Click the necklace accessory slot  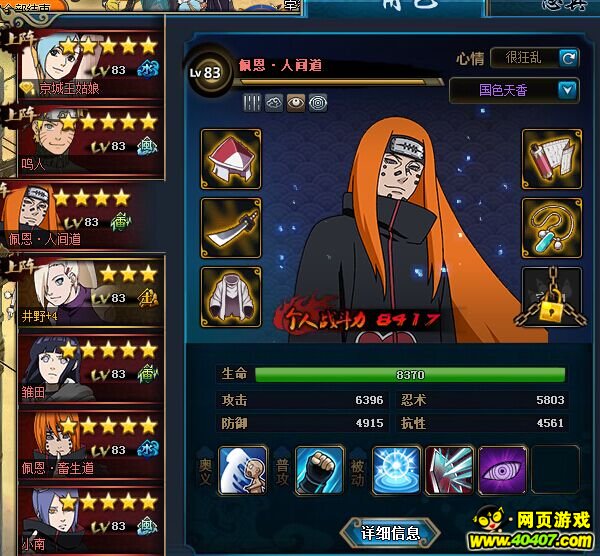coord(552,228)
